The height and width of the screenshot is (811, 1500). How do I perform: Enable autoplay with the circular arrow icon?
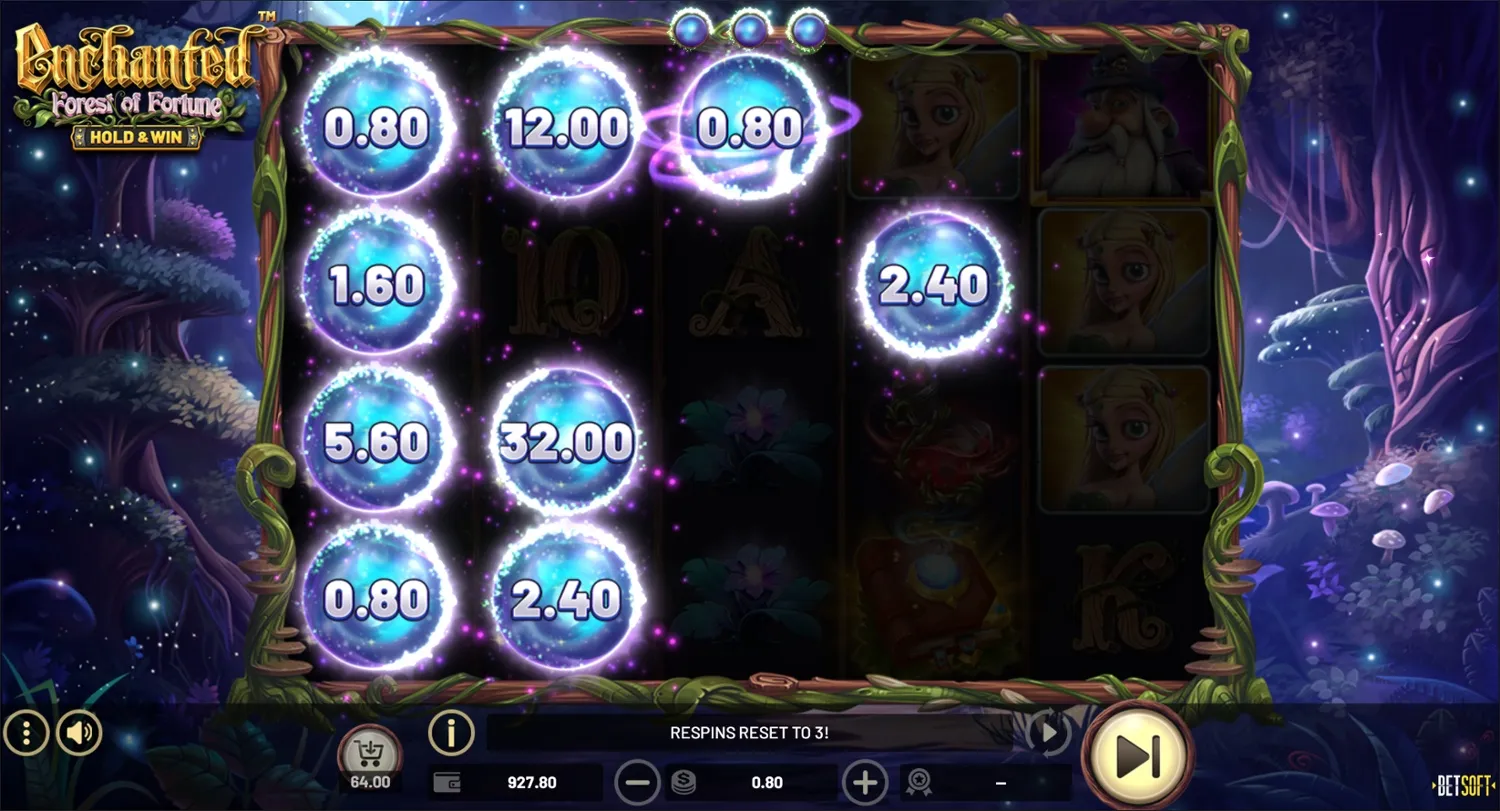1047,733
